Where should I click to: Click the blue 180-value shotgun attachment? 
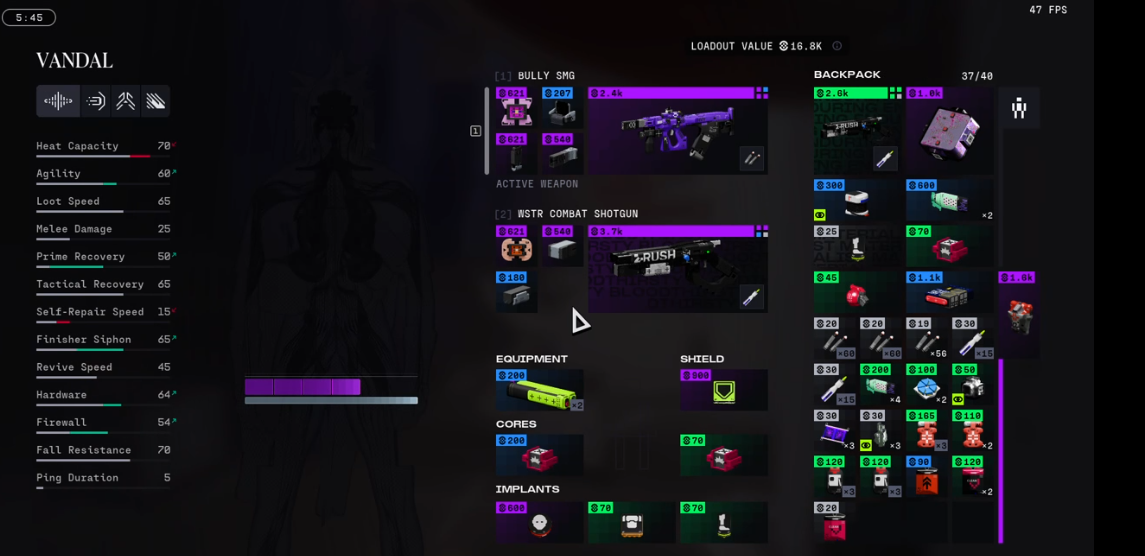516,291
